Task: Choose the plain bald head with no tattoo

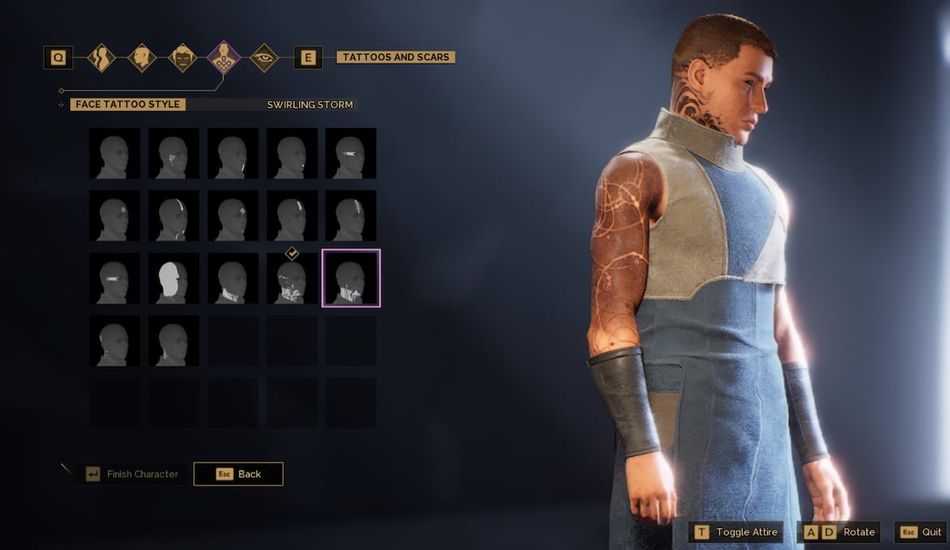Action: pos(114,154)
